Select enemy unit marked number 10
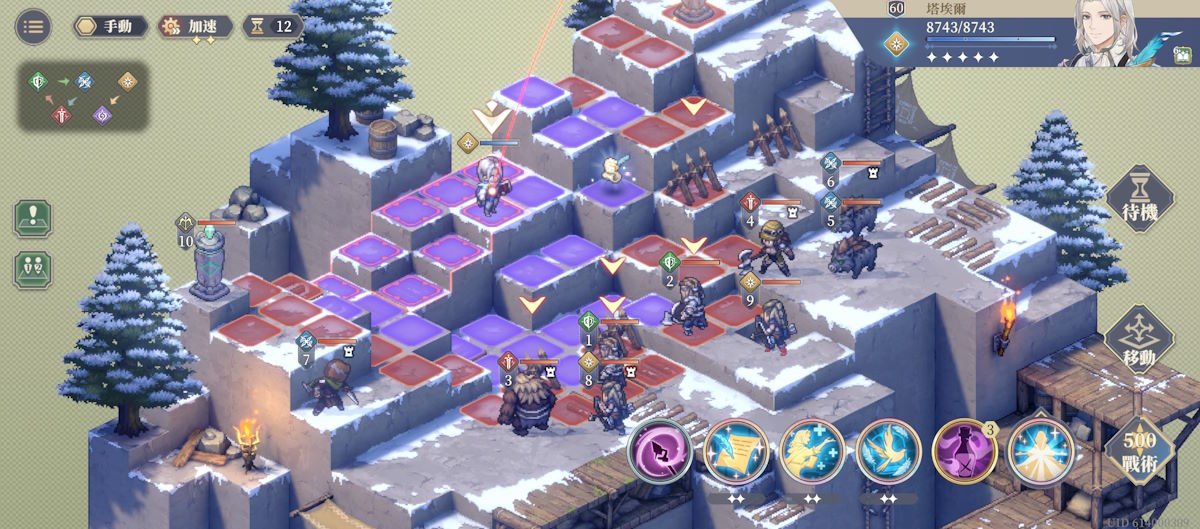This screenshot has height=529, width=1200. coord(210,260)
